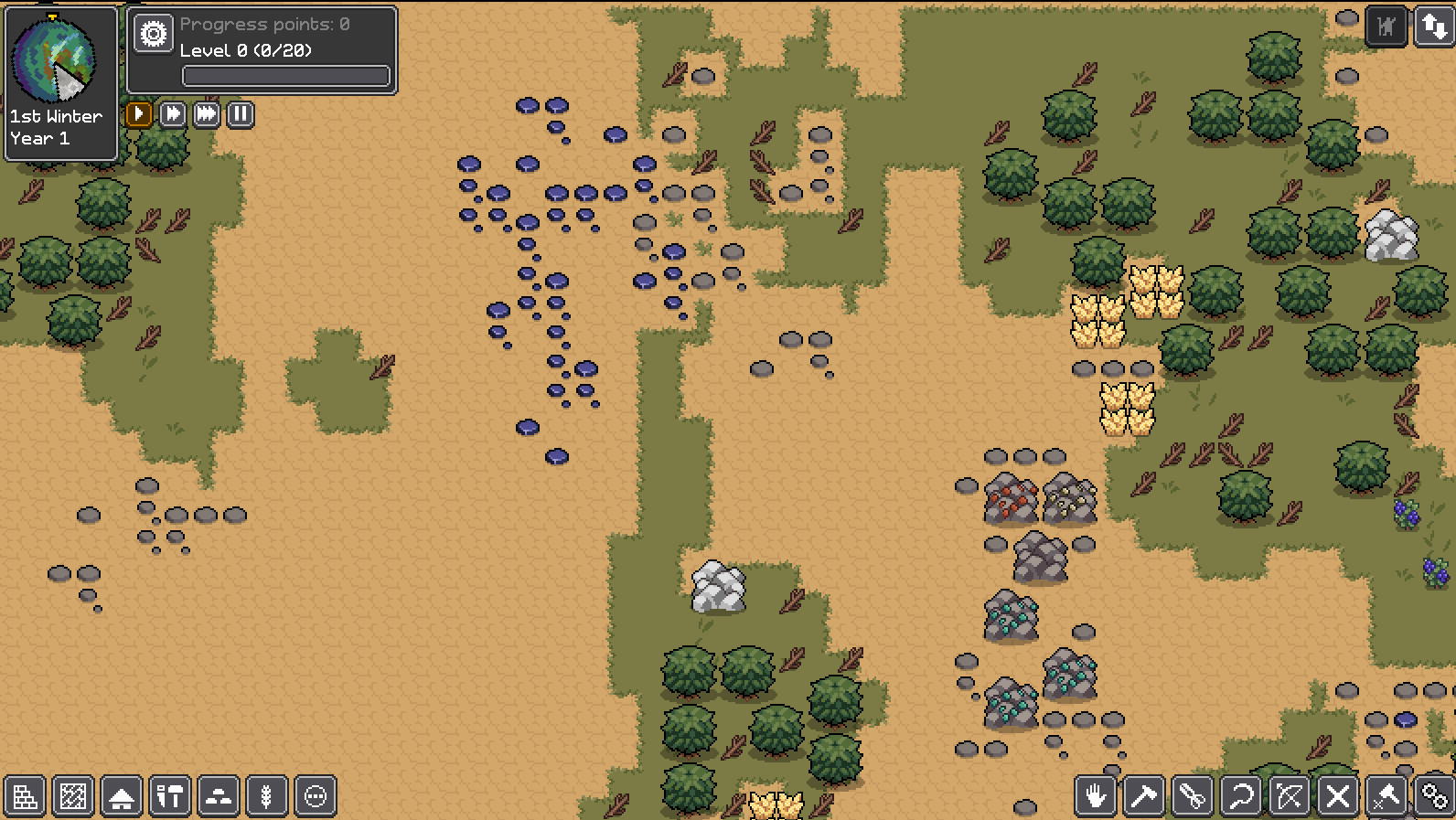Activate the hunting bow order
Screen dimensions: 1456x820
tap(1290, 795)
